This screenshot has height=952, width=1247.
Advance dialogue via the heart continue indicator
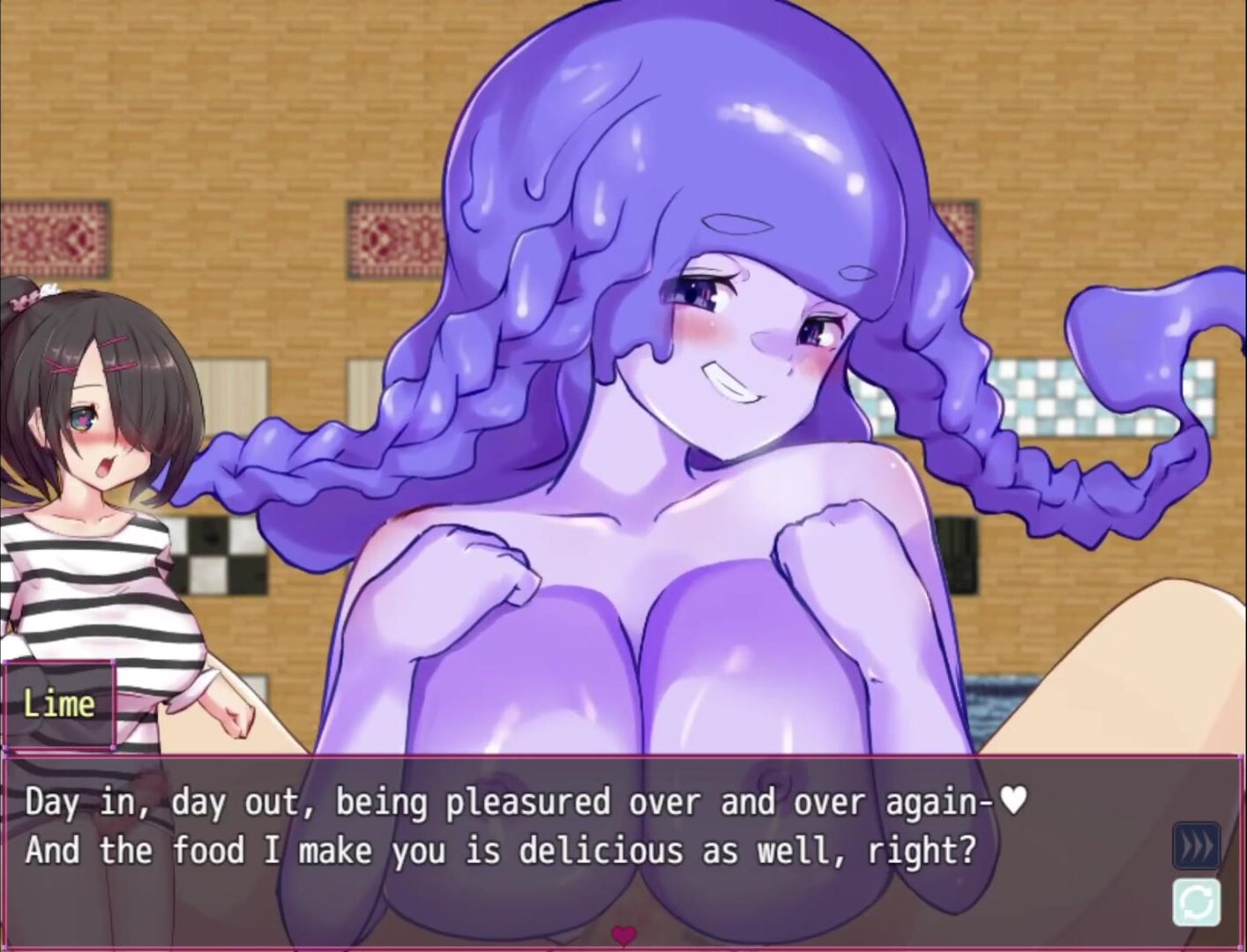click(x=623, y=933)
